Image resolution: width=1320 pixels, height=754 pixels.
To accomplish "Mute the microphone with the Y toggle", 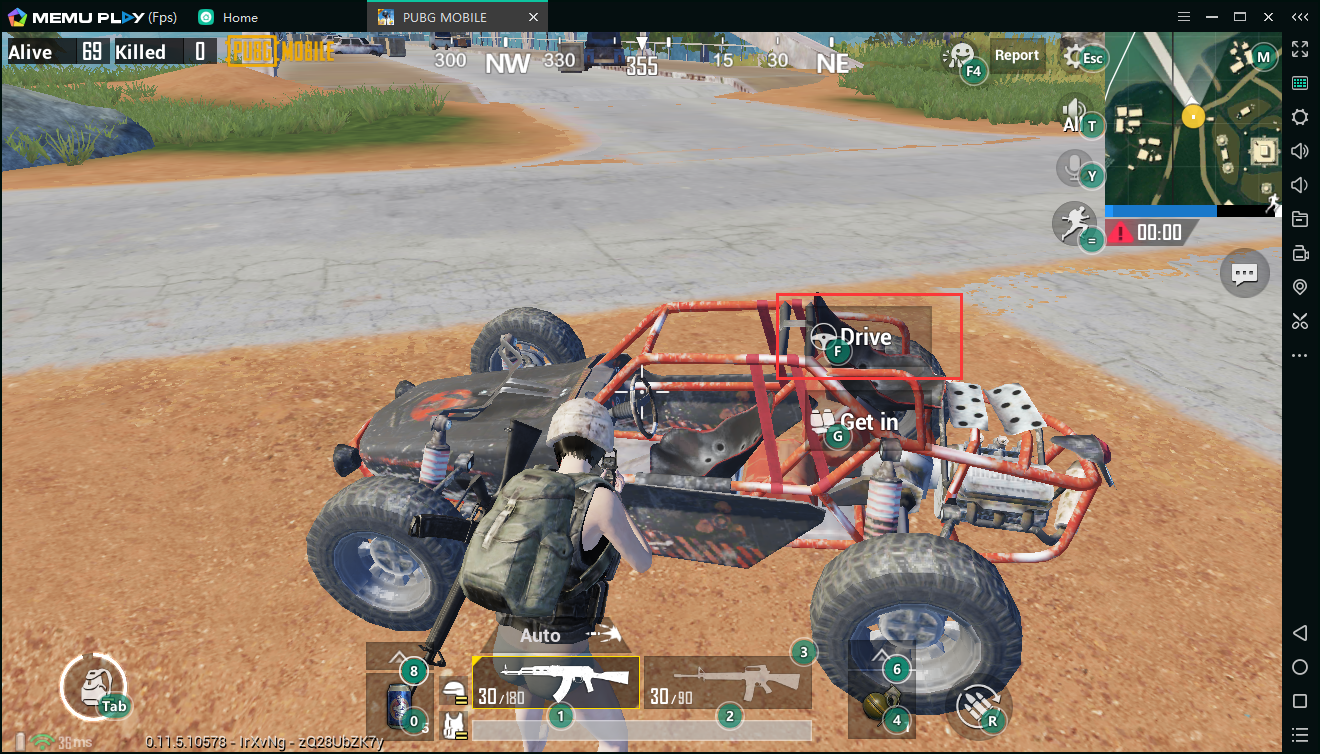I will coord(1072,168).
